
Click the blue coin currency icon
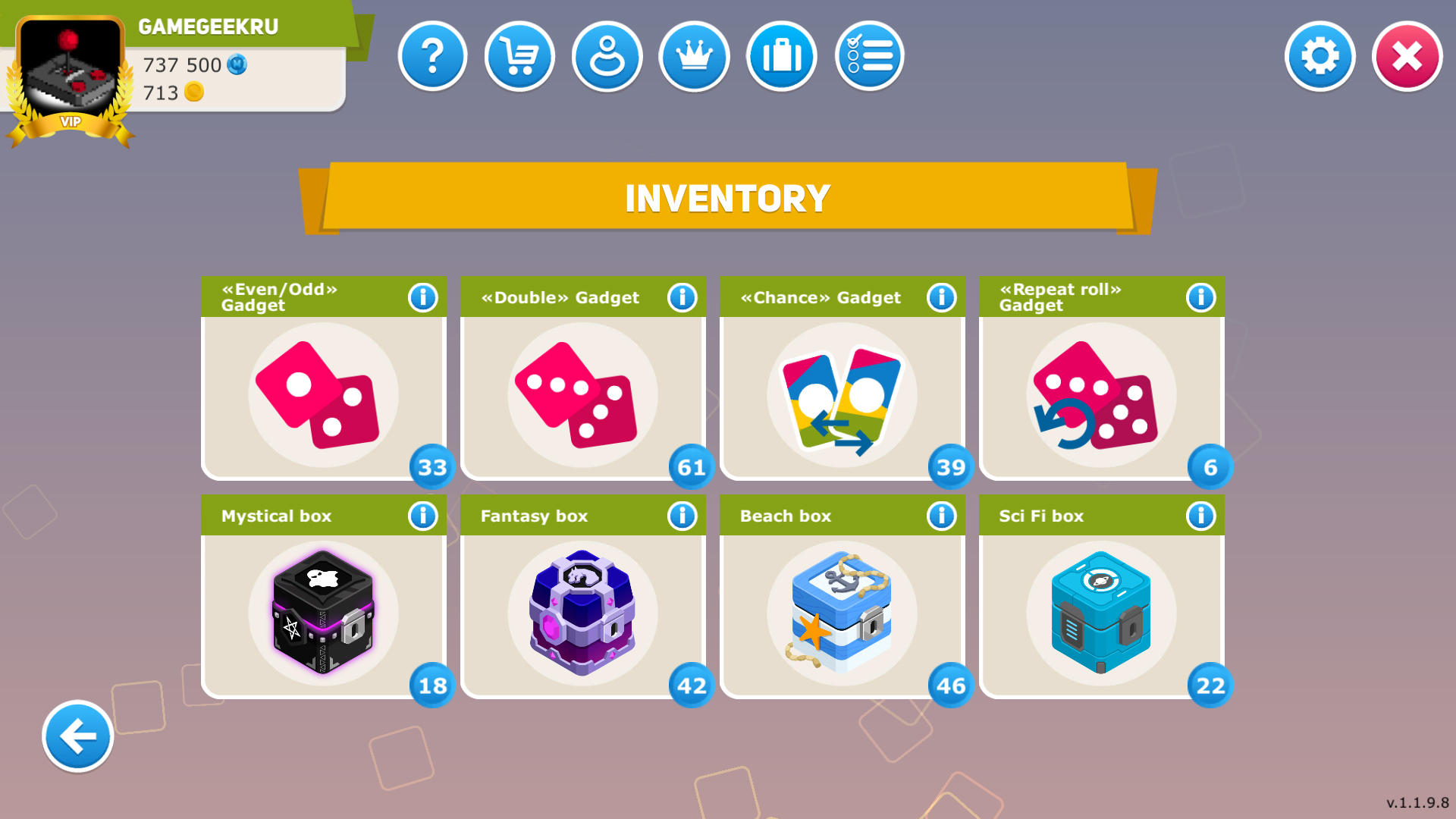coord(235,65)
